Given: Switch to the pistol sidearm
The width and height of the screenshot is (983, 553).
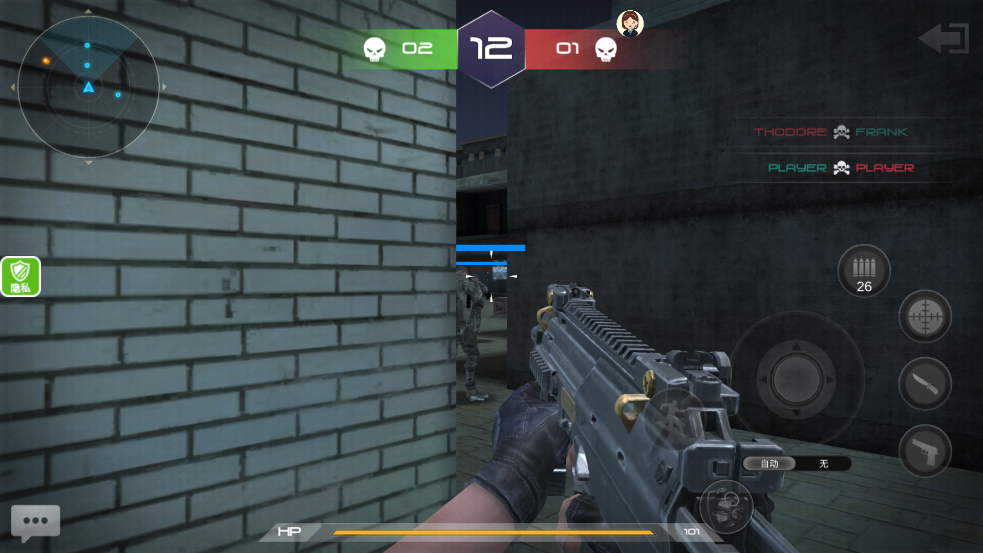Looking at the screenshot, I should 925,451.
